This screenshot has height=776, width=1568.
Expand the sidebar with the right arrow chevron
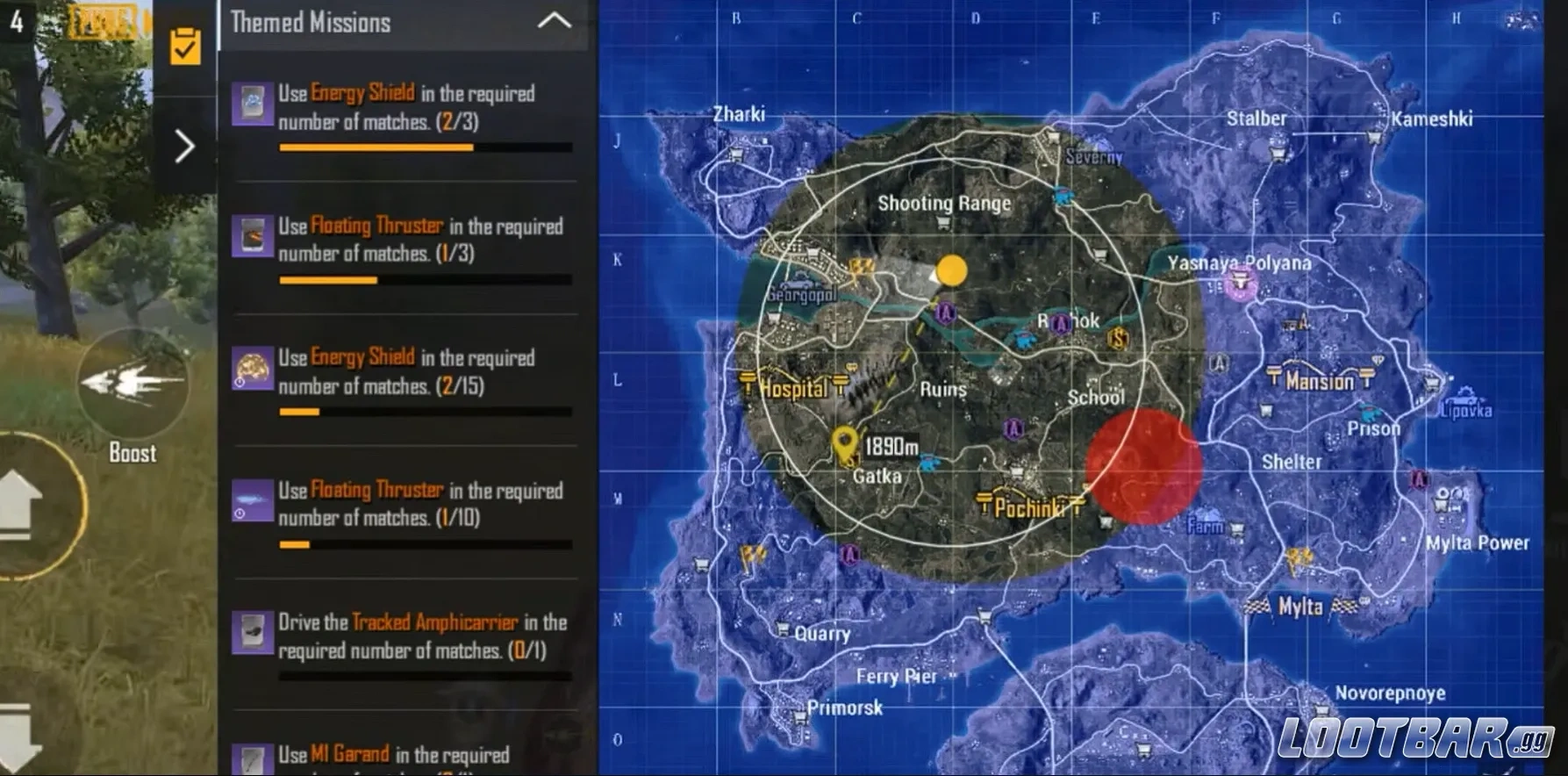click(183, 147)
